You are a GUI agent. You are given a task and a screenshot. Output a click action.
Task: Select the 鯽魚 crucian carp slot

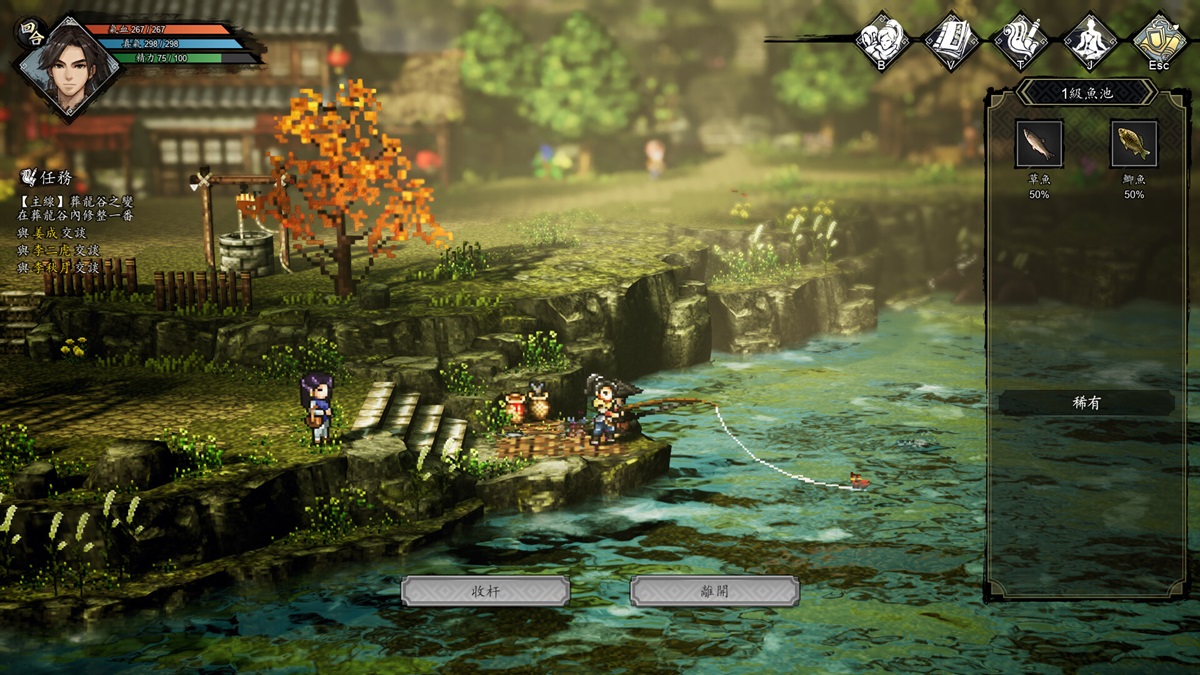1134,144
